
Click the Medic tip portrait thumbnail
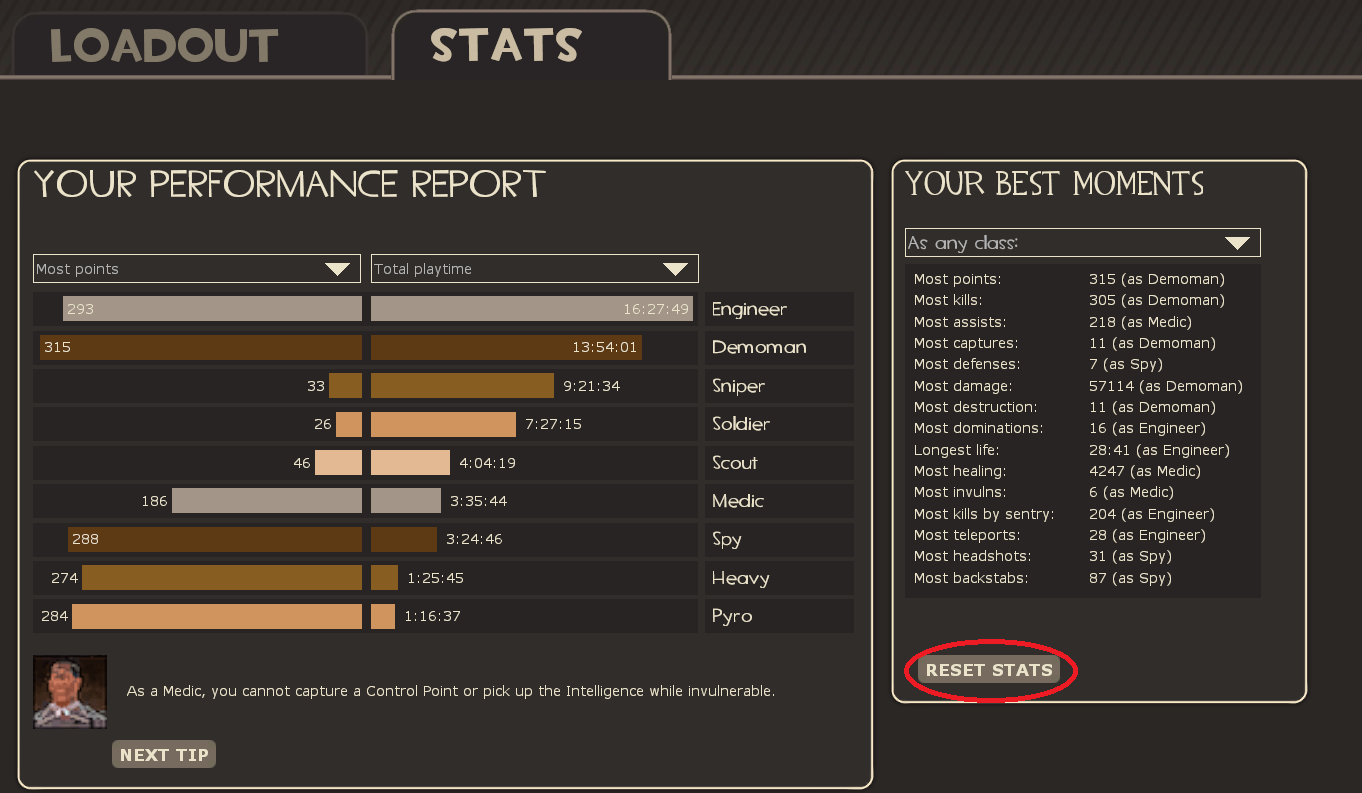[70, 691]
